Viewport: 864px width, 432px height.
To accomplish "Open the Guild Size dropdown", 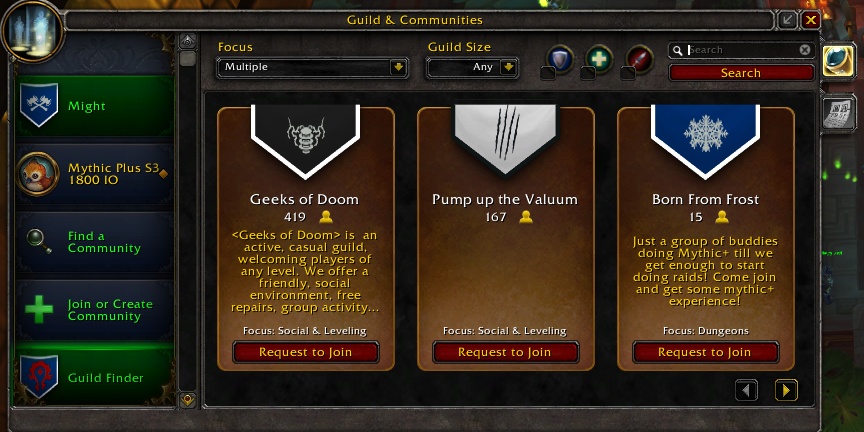I will (x=472, y=67).
